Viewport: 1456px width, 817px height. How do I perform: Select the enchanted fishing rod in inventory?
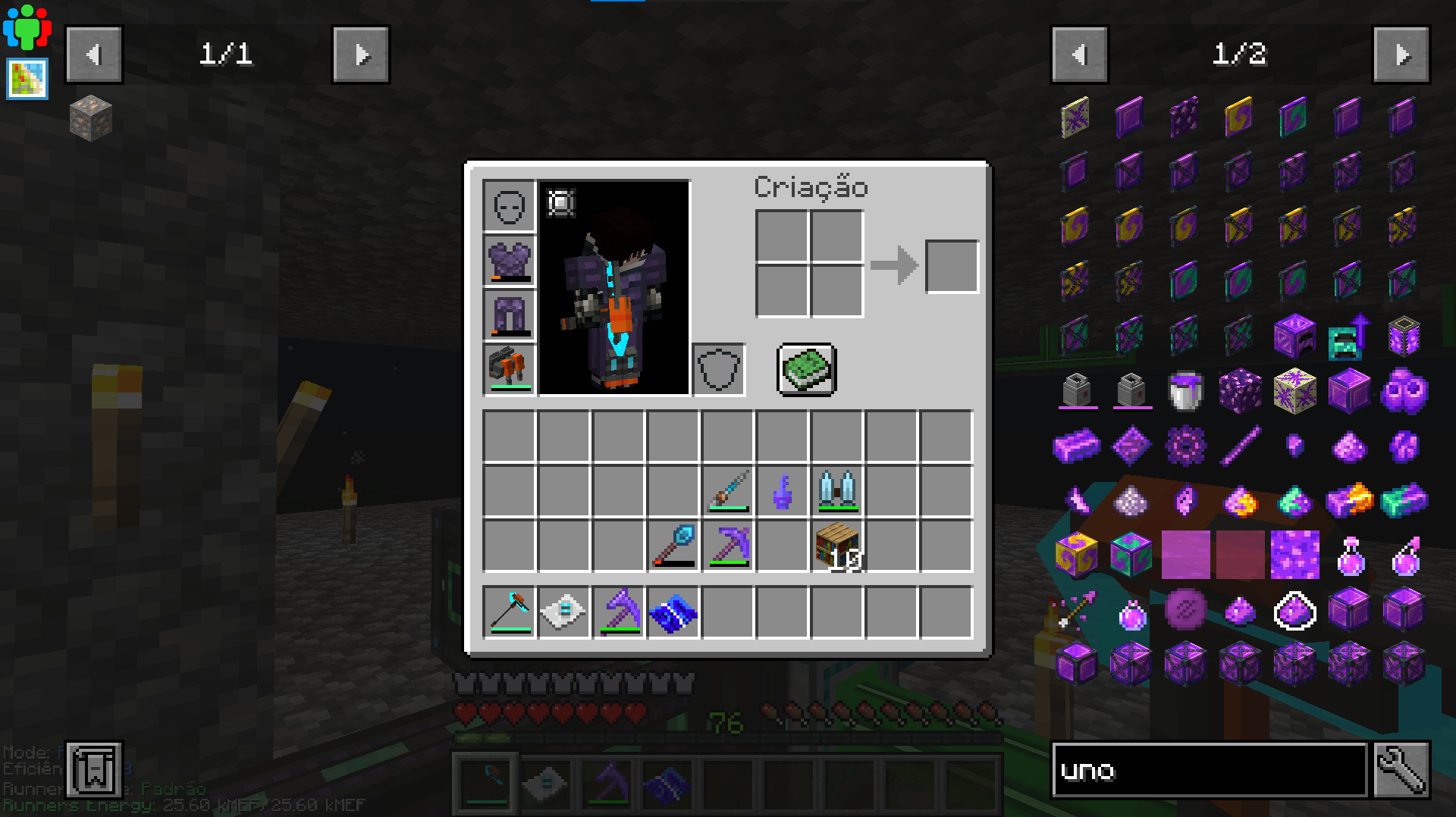tap(726, 491)
